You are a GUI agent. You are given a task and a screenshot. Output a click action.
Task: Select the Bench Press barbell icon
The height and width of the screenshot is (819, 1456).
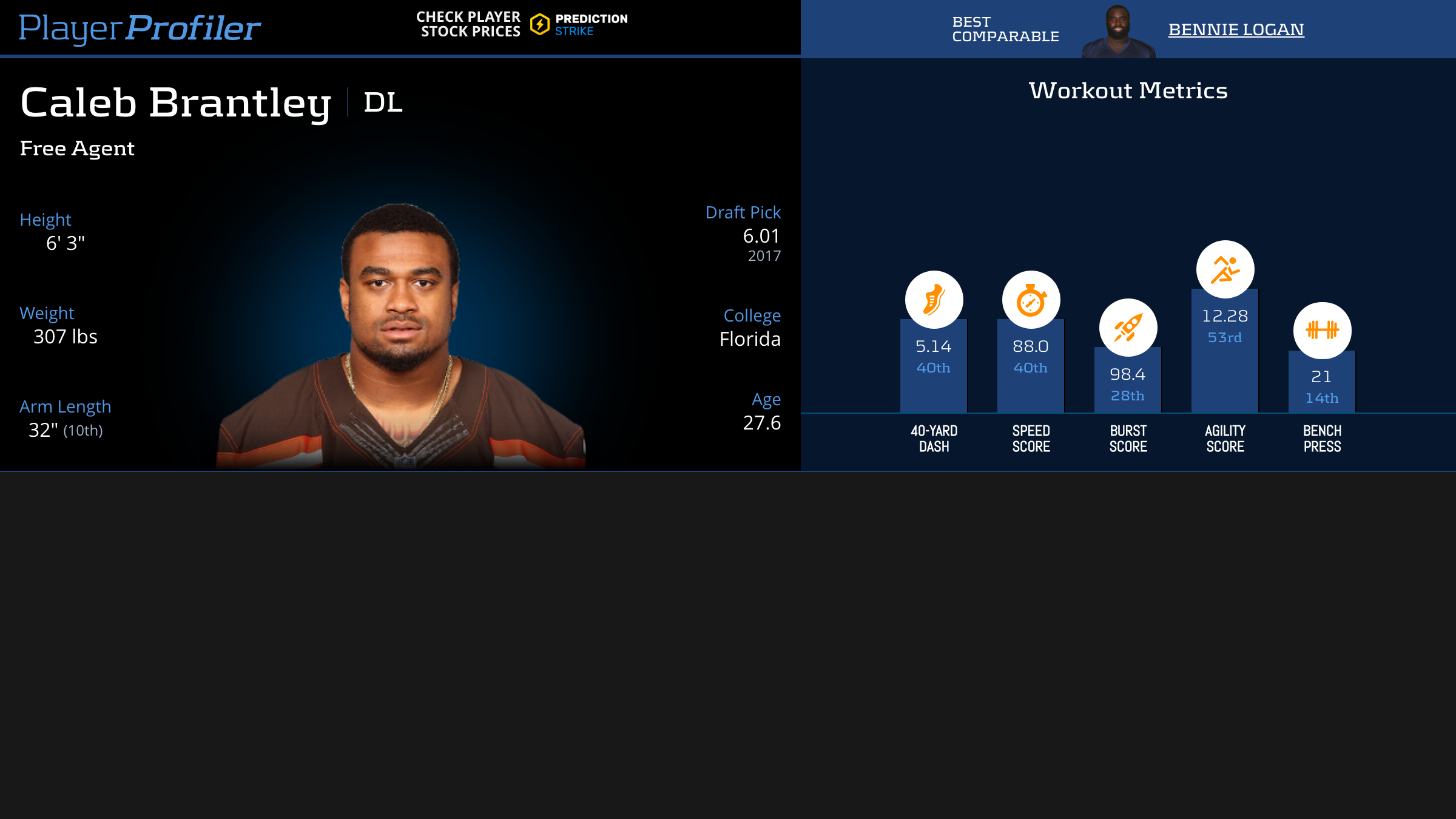(x=1322, y=330)
